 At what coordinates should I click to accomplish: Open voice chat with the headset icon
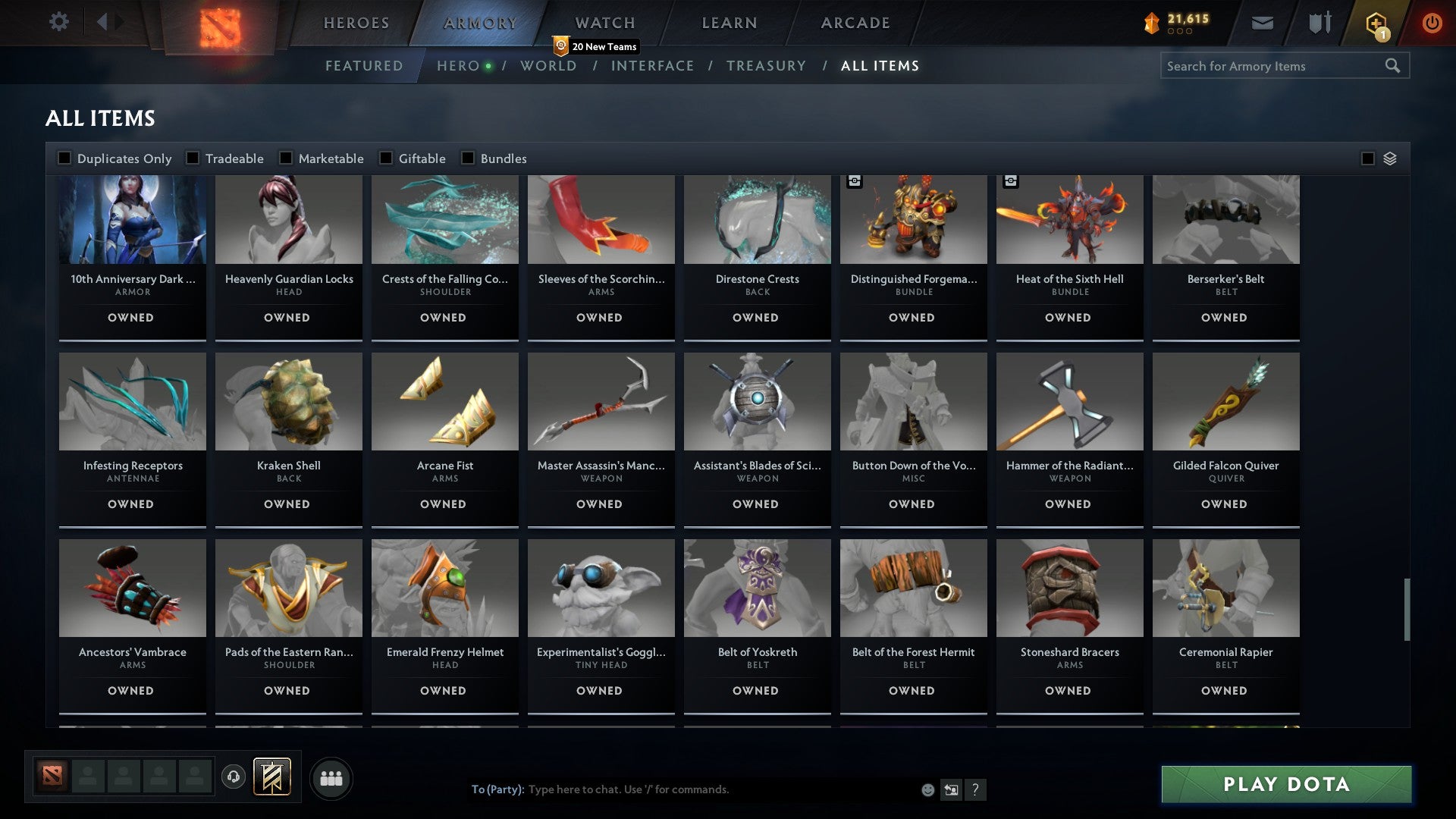click(233, 777)
